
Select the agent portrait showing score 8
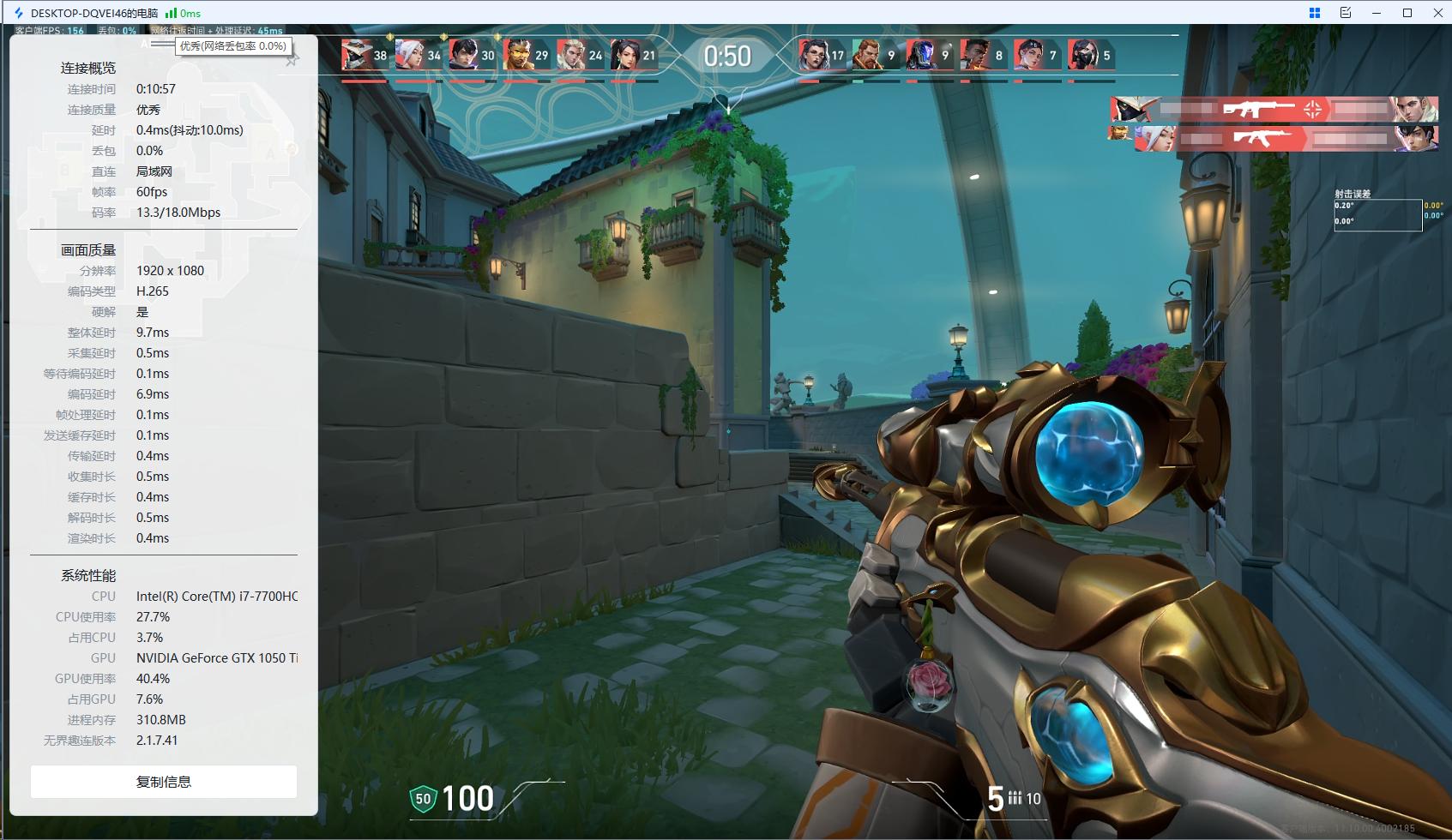coord(975,55)
